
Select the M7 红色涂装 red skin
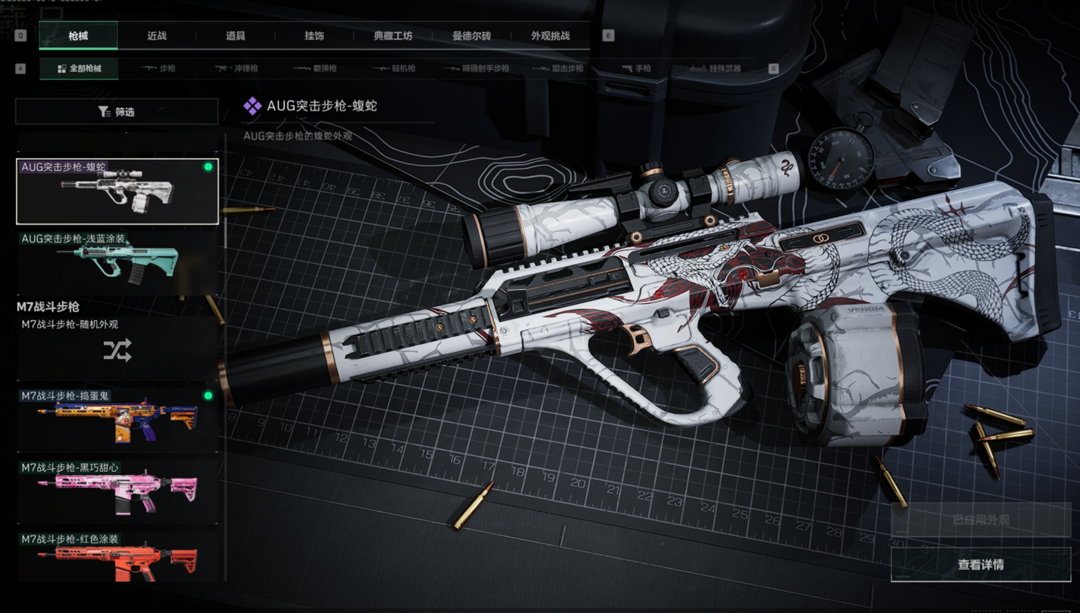[x=117, y=558]
